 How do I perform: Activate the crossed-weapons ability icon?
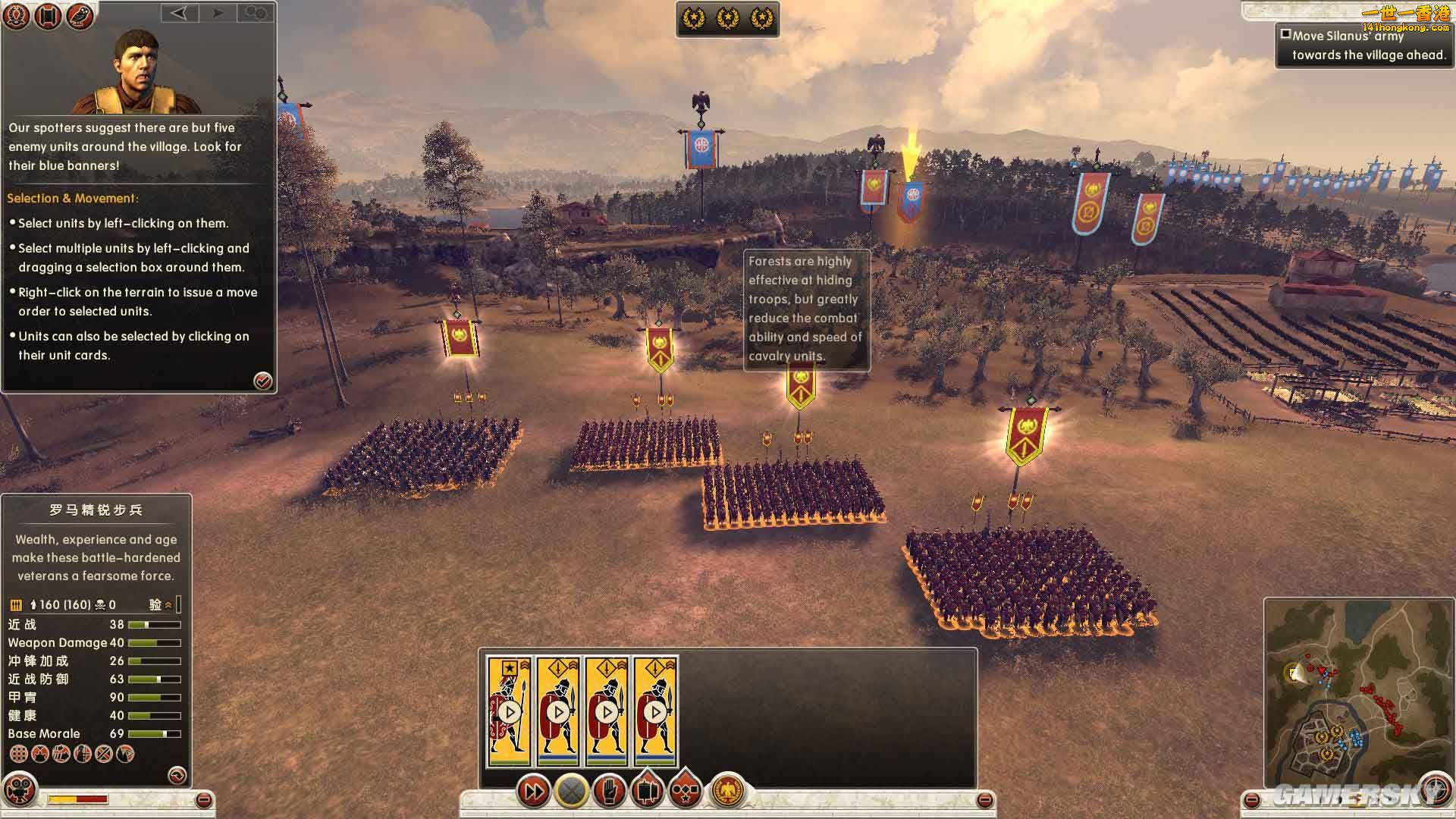click(x=102, y=755)
